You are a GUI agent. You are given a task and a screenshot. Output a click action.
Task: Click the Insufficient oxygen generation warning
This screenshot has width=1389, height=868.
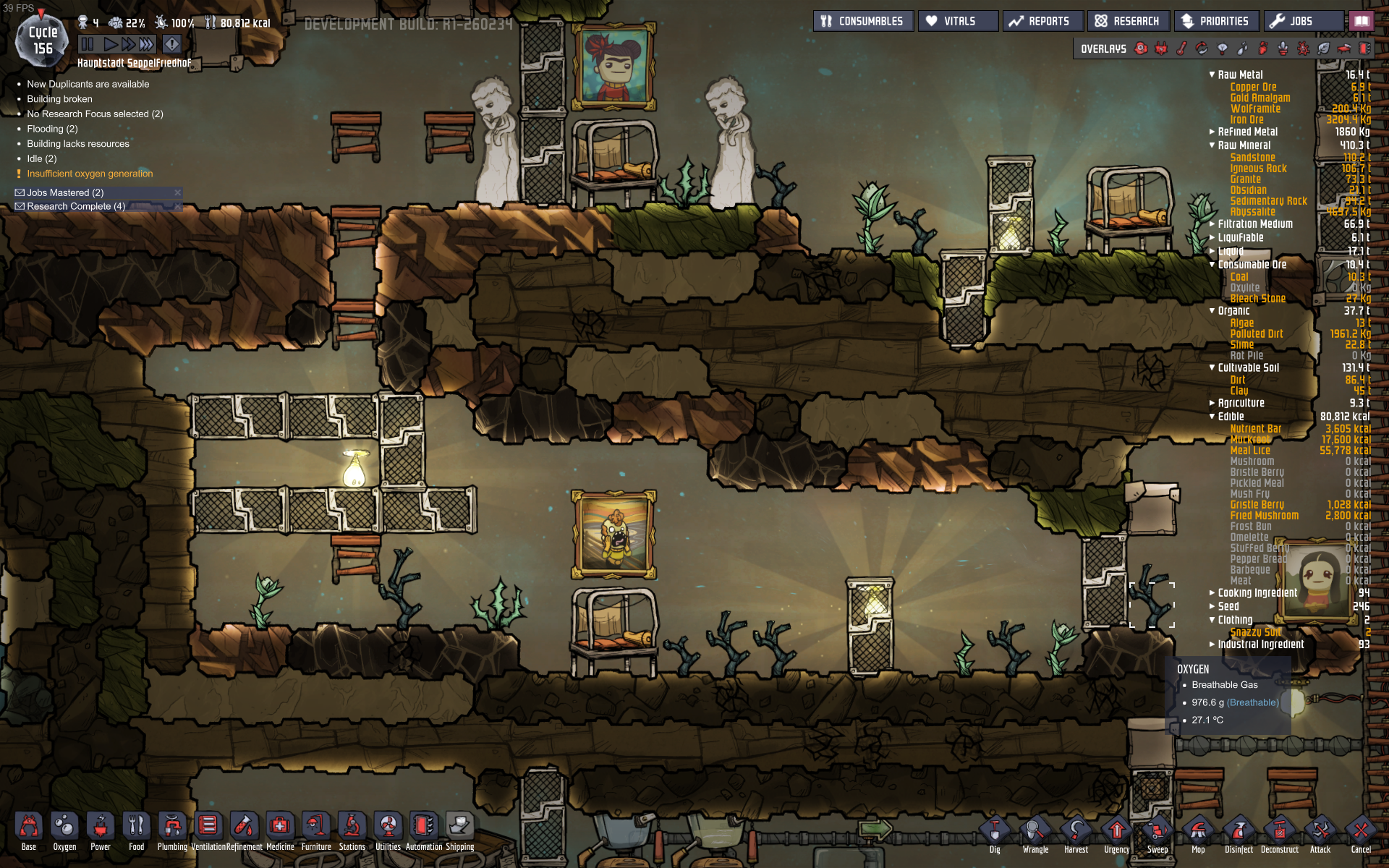90,174
